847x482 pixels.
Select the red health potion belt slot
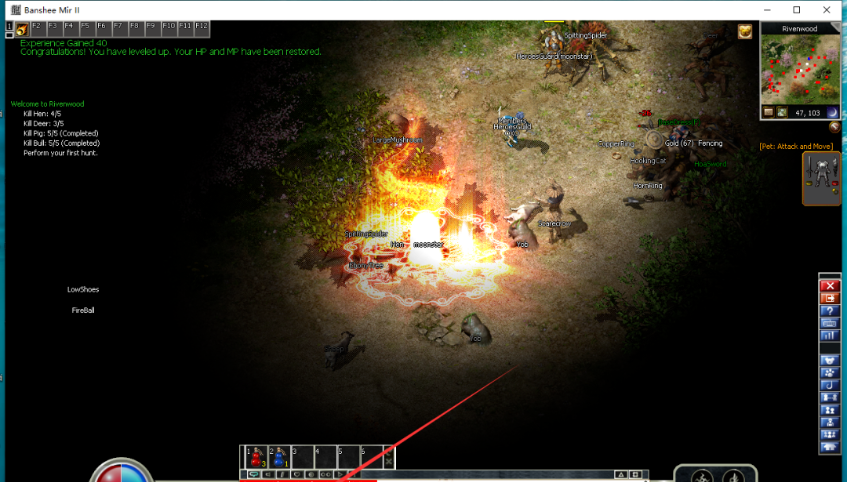[256, 457]
